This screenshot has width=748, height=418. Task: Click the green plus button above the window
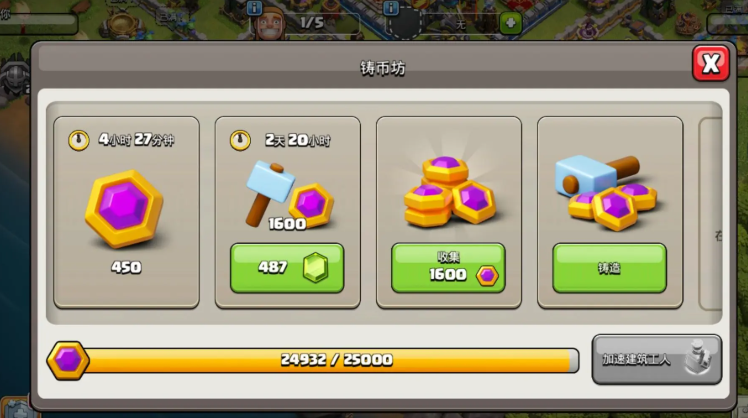coord(510,22)
